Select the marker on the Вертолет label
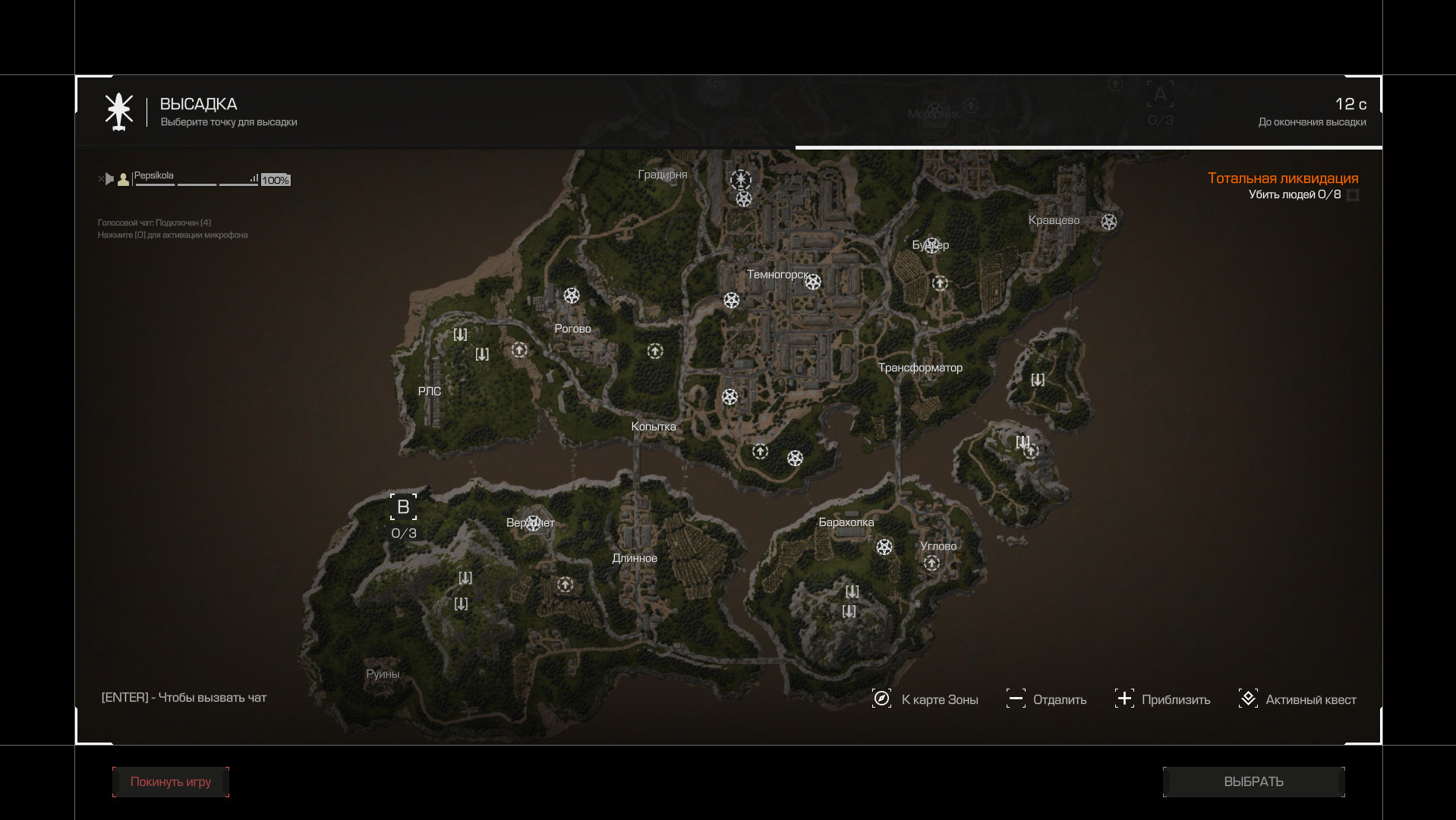Viewport: 1456px width, 820px height. (533, 522)
